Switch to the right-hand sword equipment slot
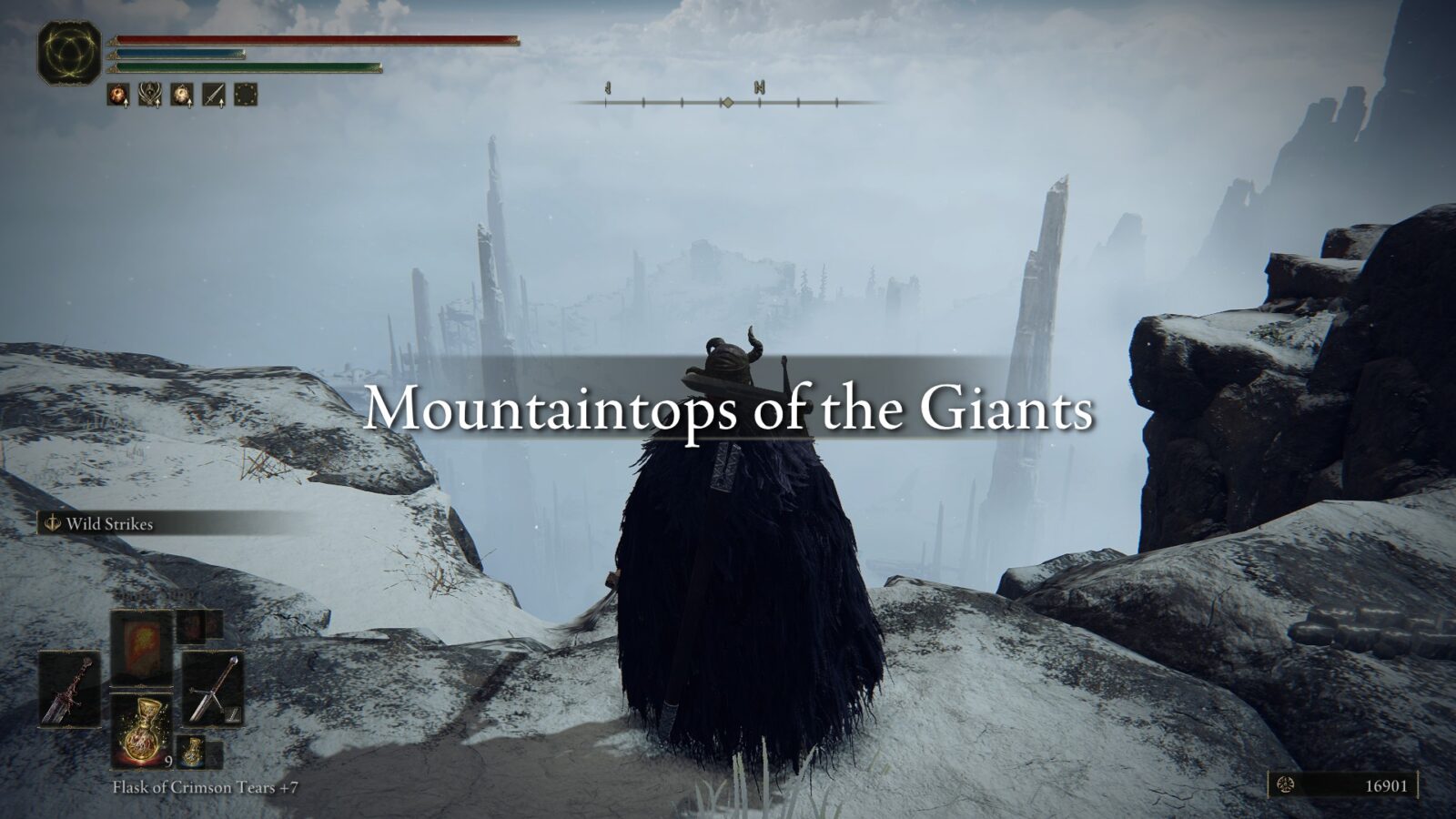Viewport: 1456px width, 819px height. [x=214, y=690]
